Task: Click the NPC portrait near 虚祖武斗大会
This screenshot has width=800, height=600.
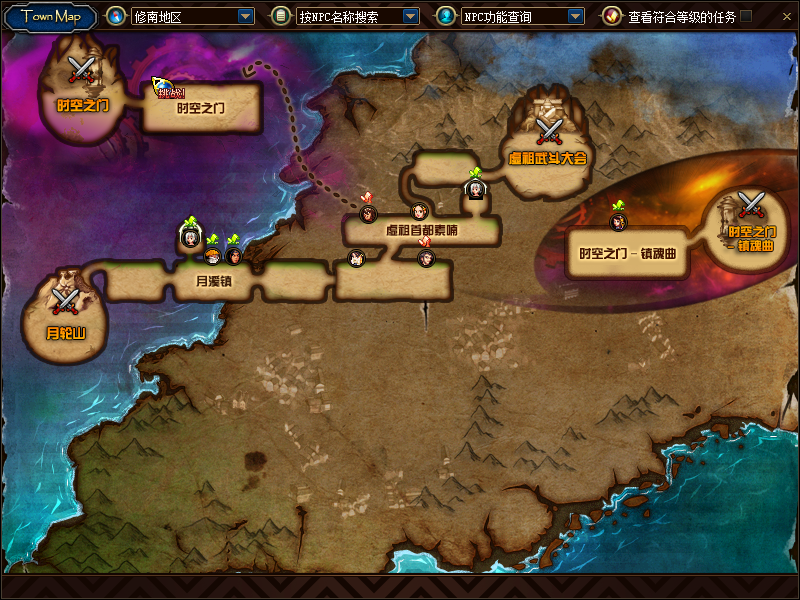Action: tap(477, 188)
